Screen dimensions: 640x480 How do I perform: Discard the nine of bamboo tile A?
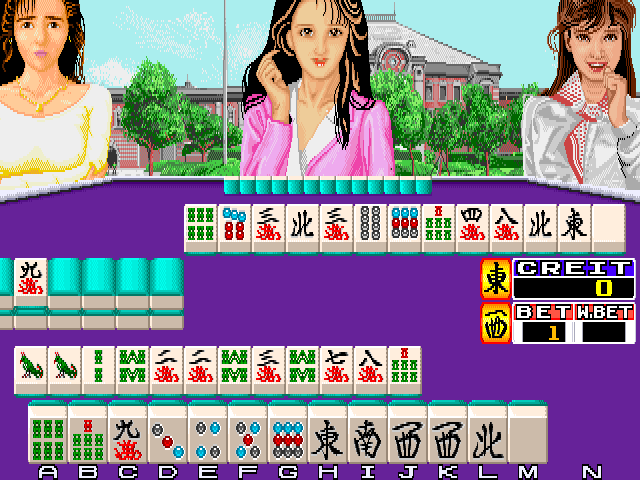point(47,434)
